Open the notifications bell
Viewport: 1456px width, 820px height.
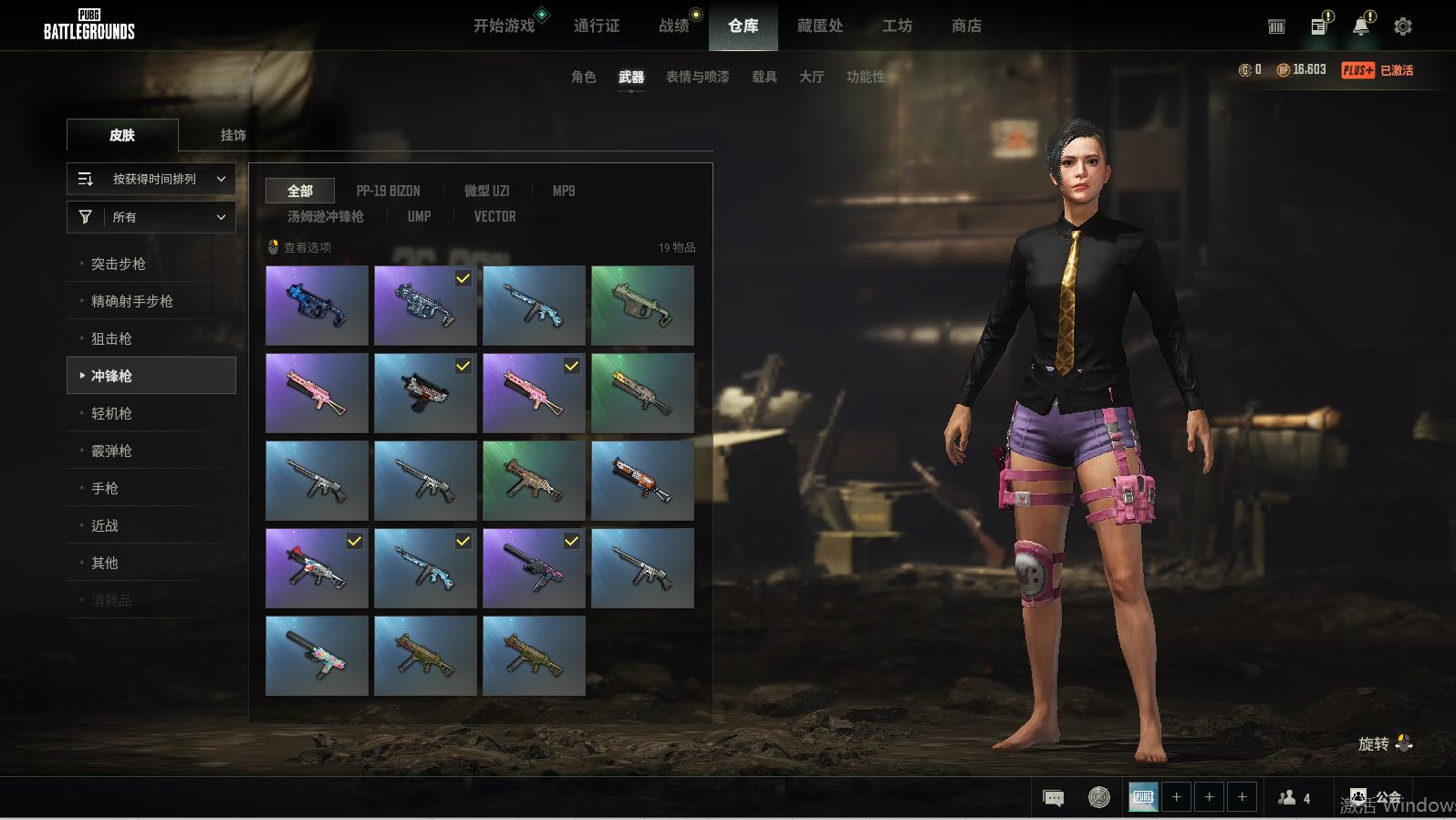coord(1360,26)
